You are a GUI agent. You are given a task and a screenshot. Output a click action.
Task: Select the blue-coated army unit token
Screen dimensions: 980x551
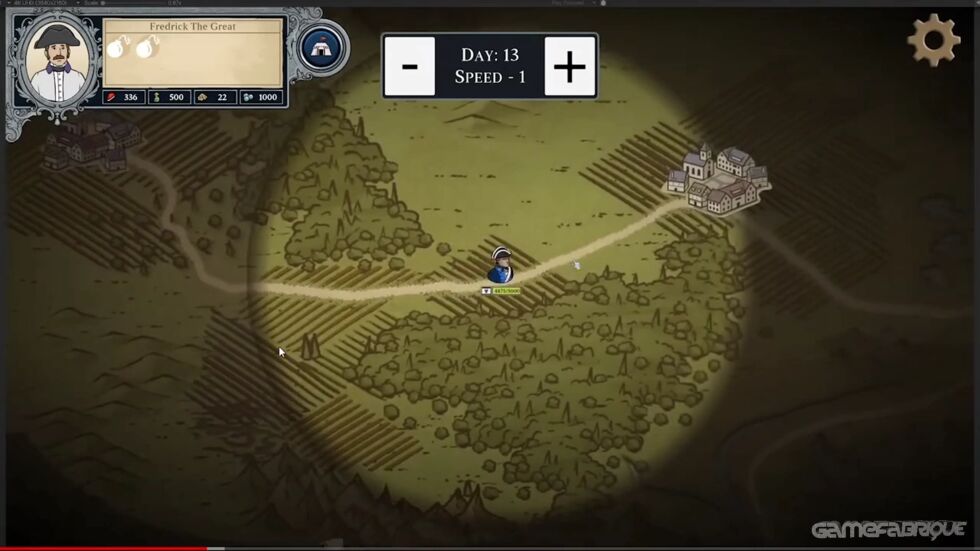(x=503, y=265)
